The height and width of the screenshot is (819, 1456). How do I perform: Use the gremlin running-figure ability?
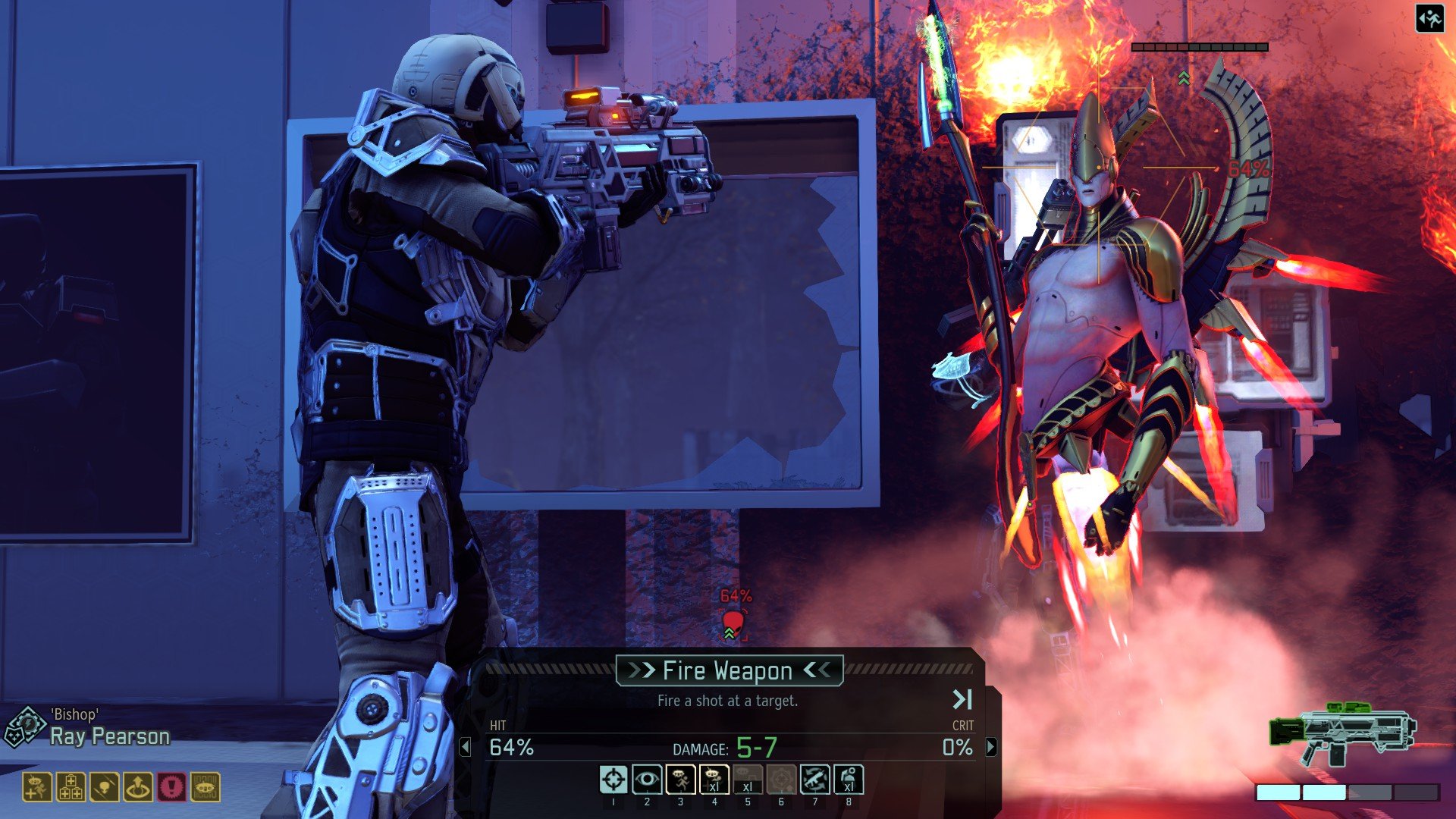680,780
